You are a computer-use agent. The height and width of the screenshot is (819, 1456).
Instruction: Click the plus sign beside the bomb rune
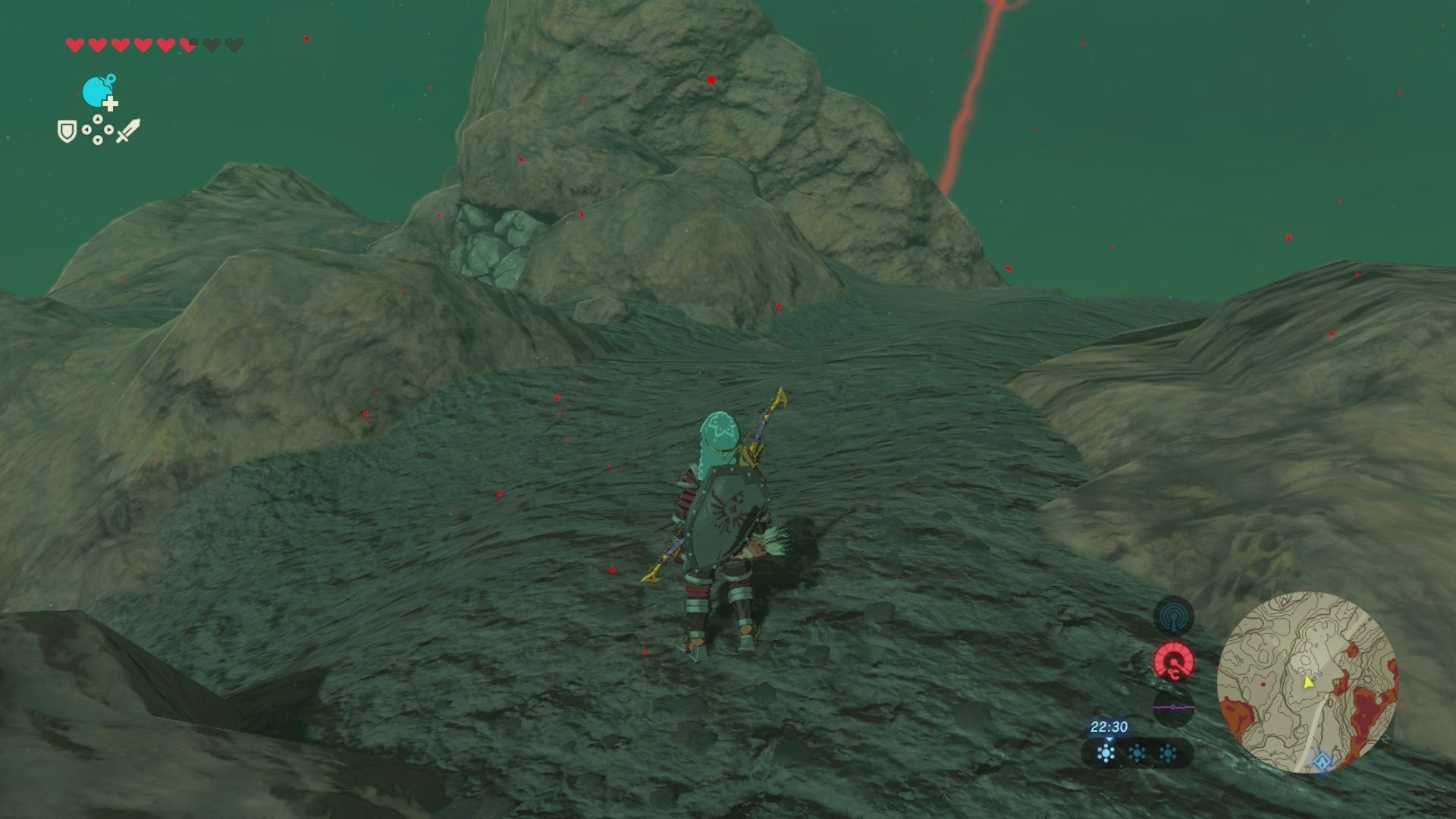point(111,105)
